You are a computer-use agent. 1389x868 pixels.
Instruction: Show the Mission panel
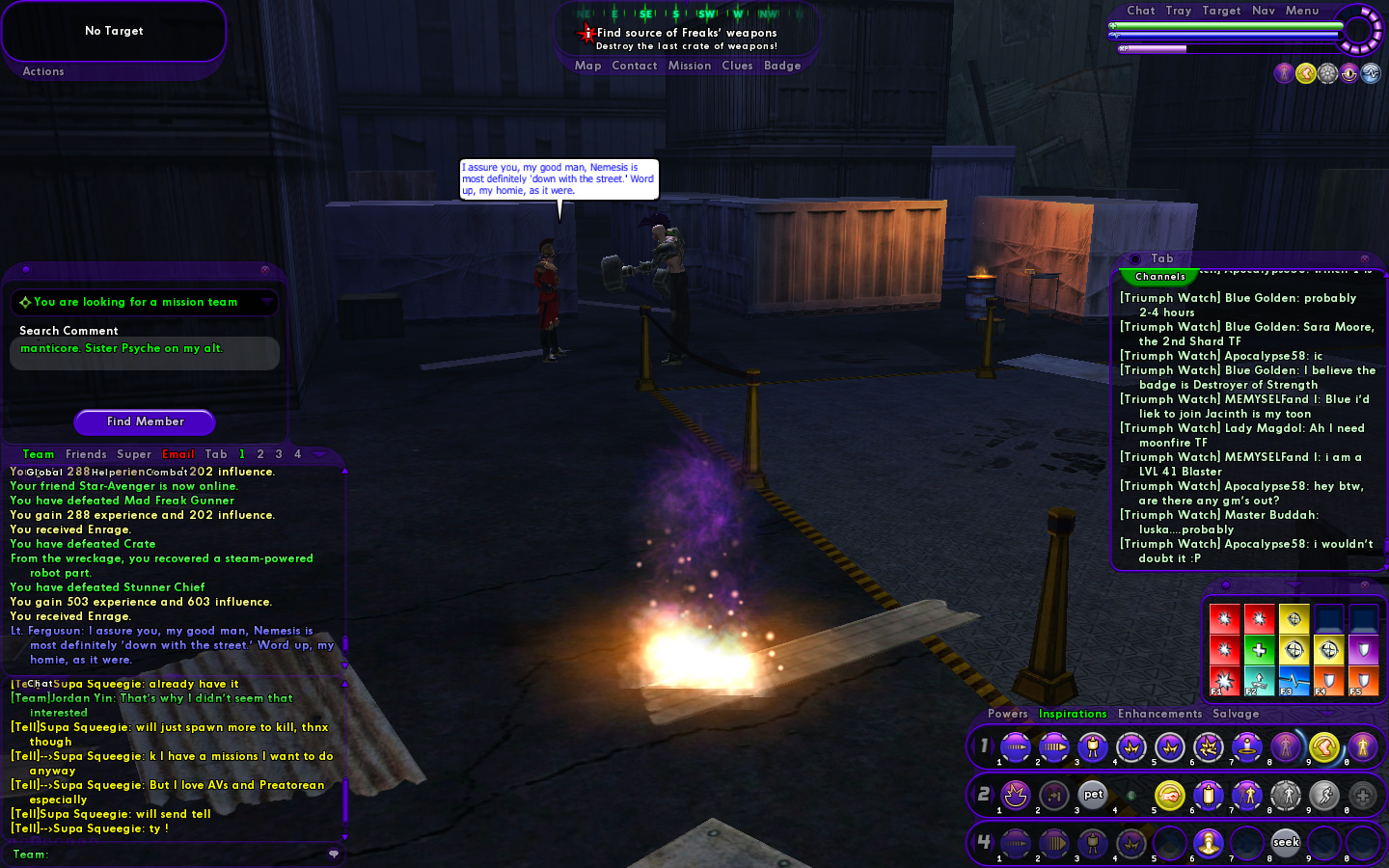[690, 66]
